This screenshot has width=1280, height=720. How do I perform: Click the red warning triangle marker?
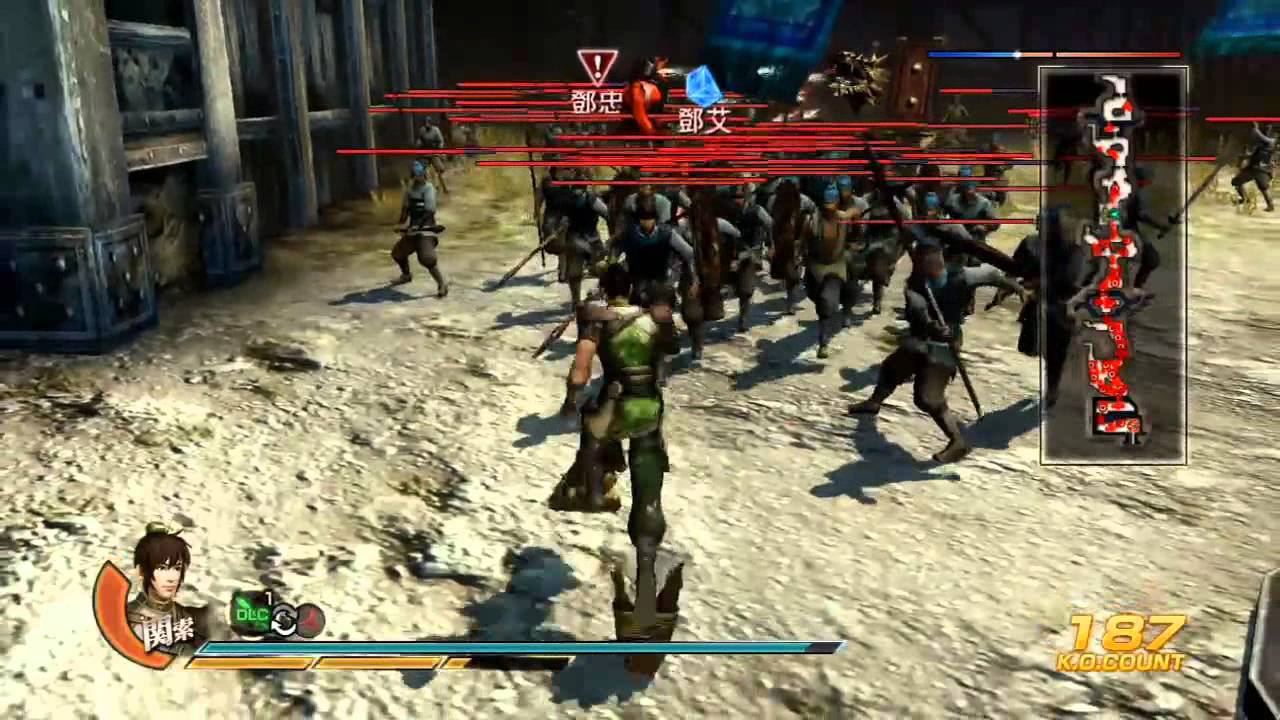[x=597, y=67]
